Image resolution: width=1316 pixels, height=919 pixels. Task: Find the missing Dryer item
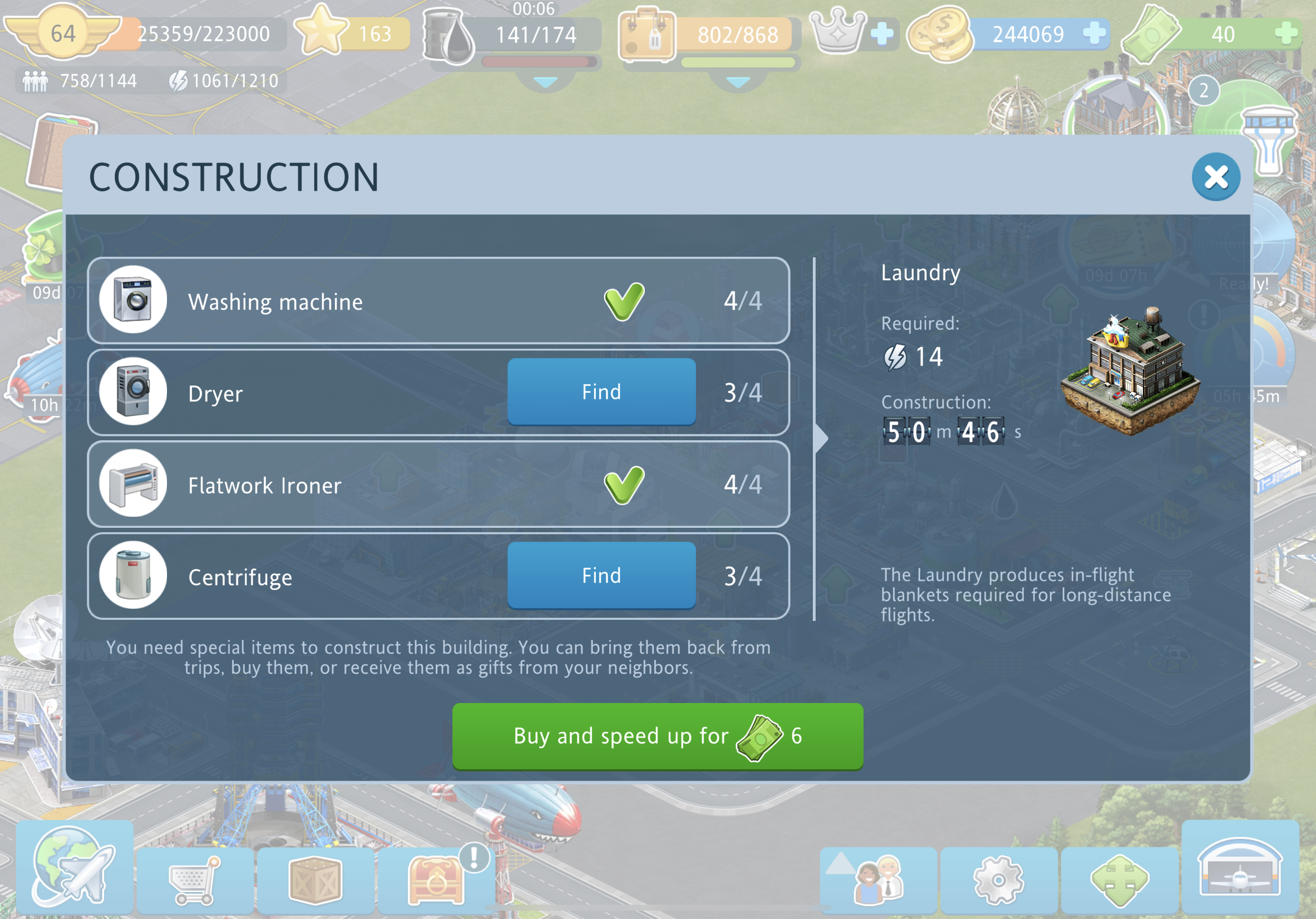[601, 392]
